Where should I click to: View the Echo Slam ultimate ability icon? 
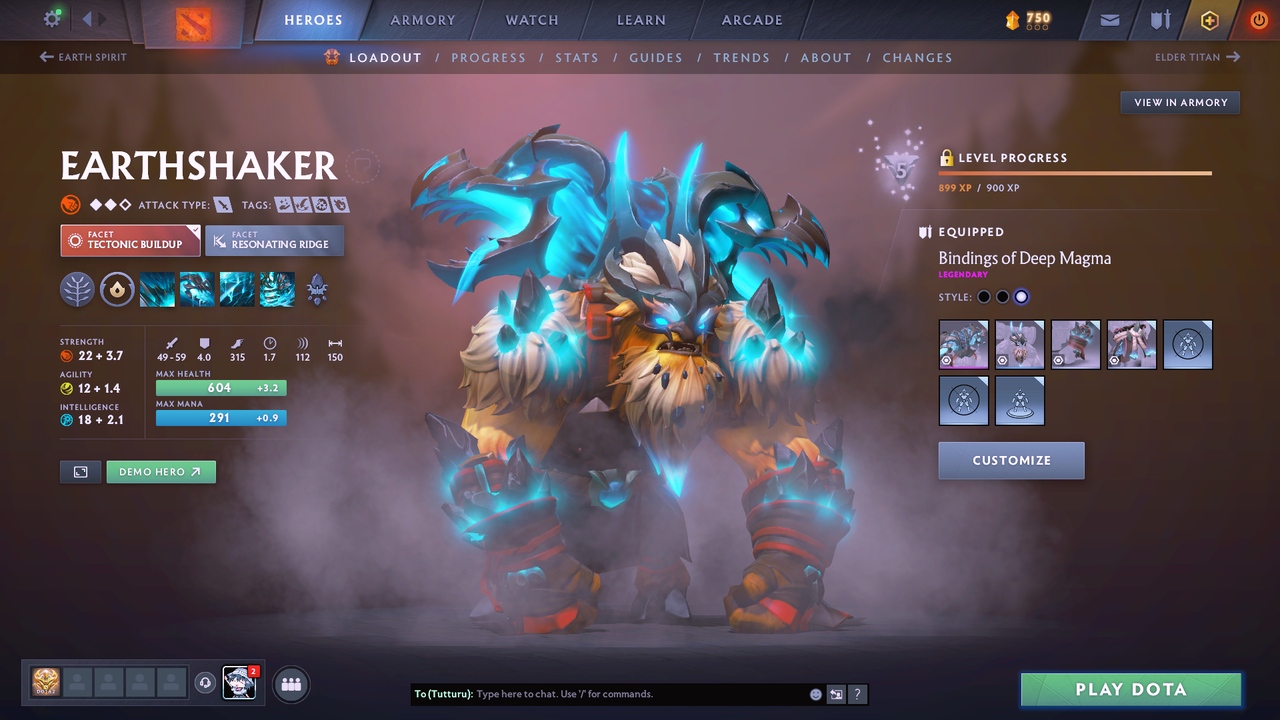click(277, 289)
